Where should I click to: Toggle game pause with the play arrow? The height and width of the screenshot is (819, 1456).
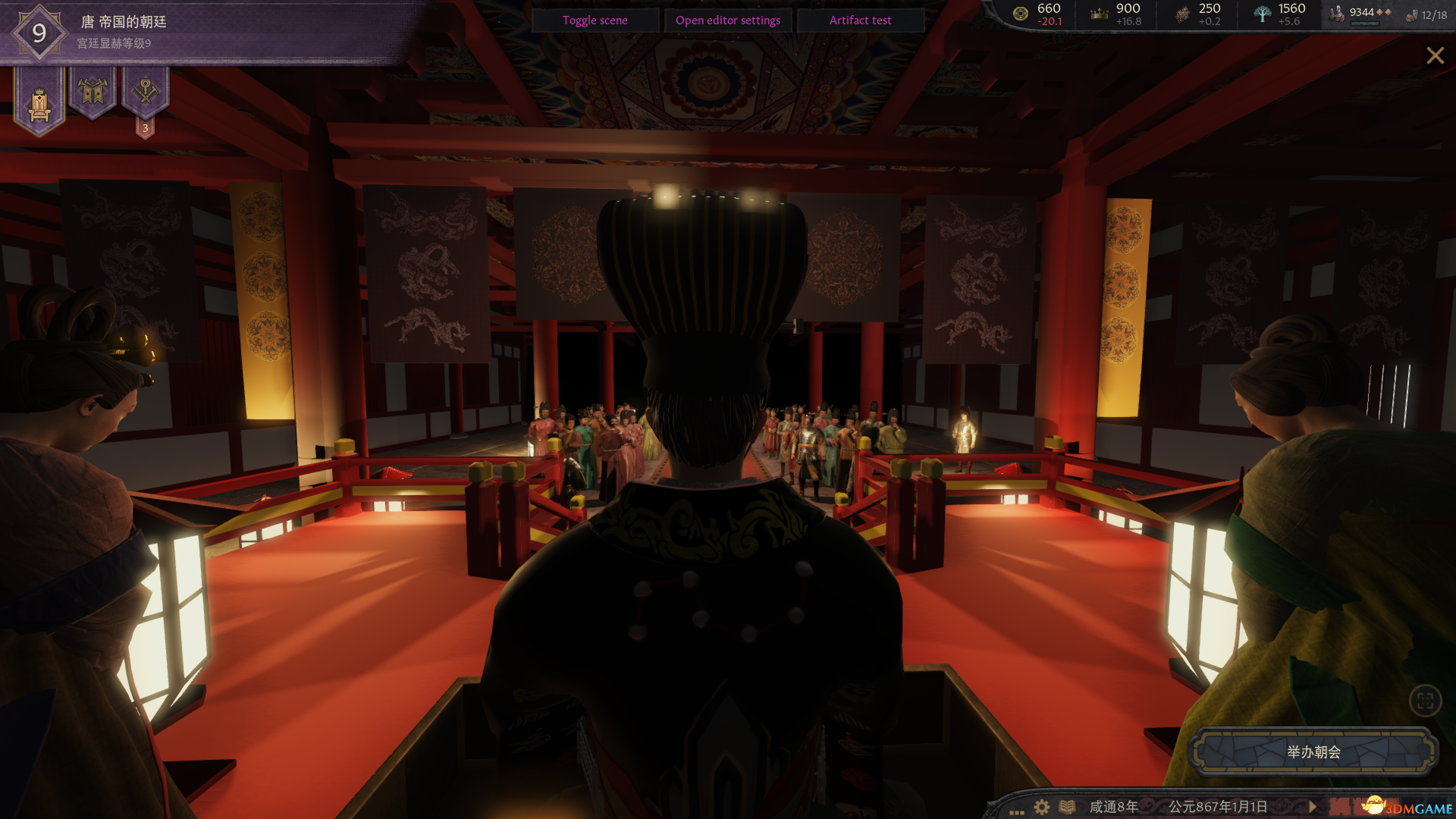point(1311,808)
